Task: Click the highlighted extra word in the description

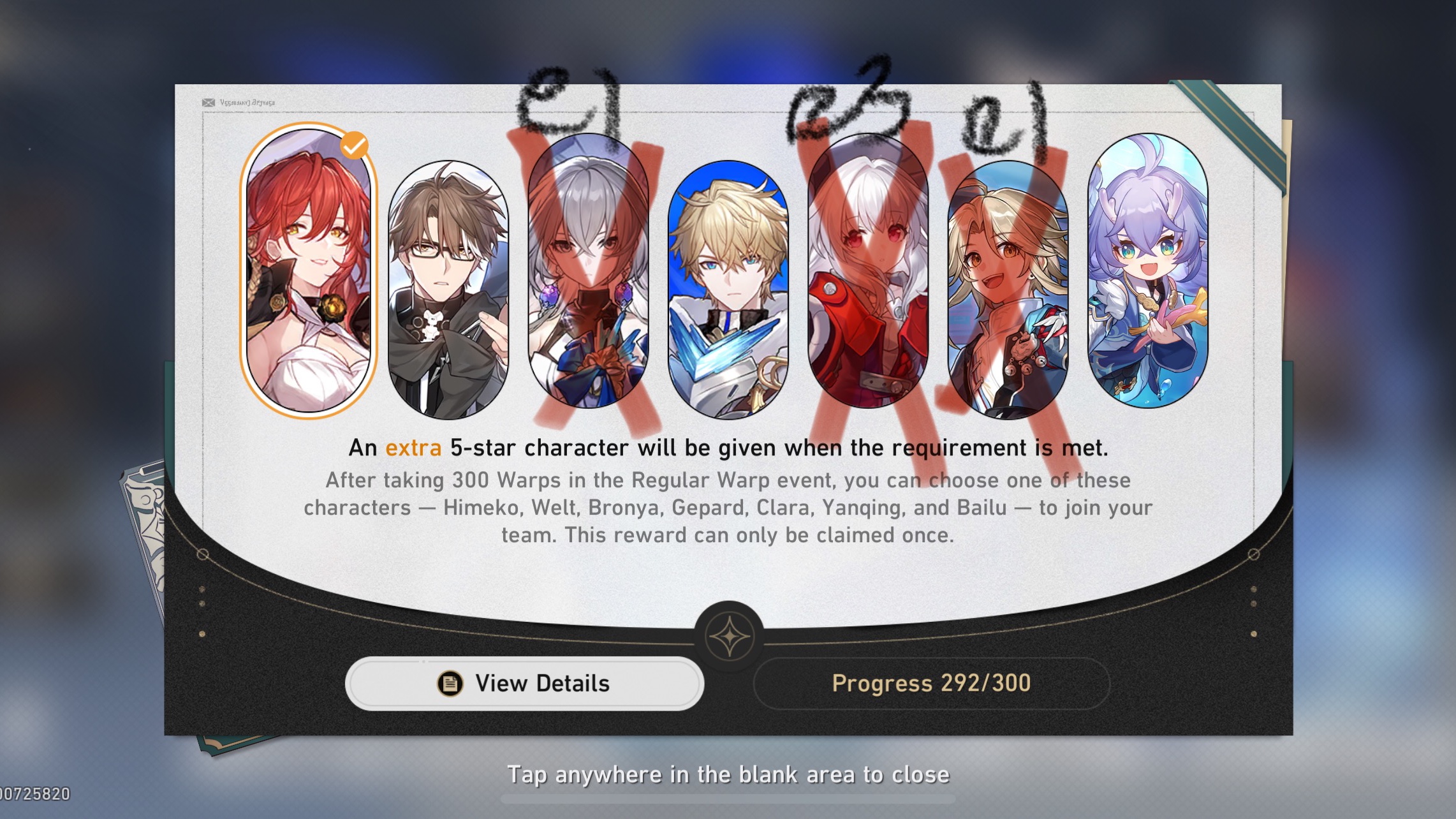Action: (413, 448)
